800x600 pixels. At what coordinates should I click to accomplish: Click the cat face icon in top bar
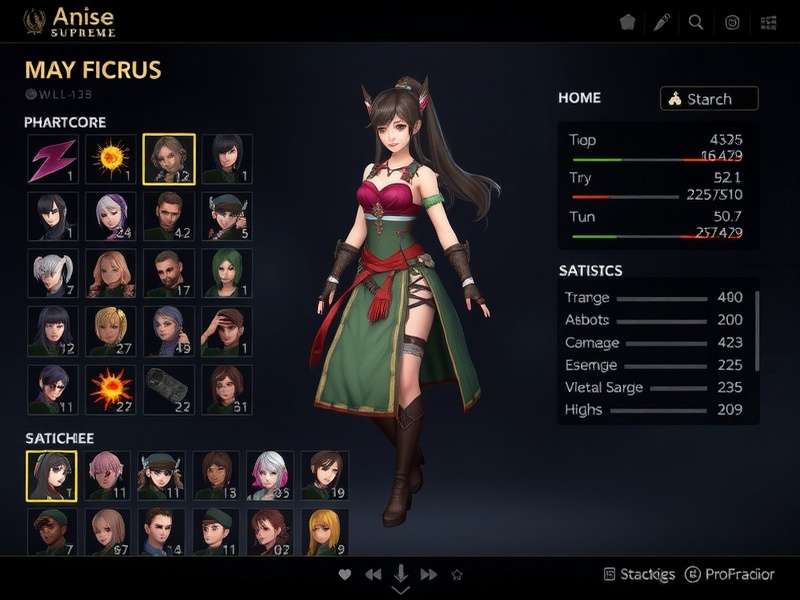pos(732,22)
